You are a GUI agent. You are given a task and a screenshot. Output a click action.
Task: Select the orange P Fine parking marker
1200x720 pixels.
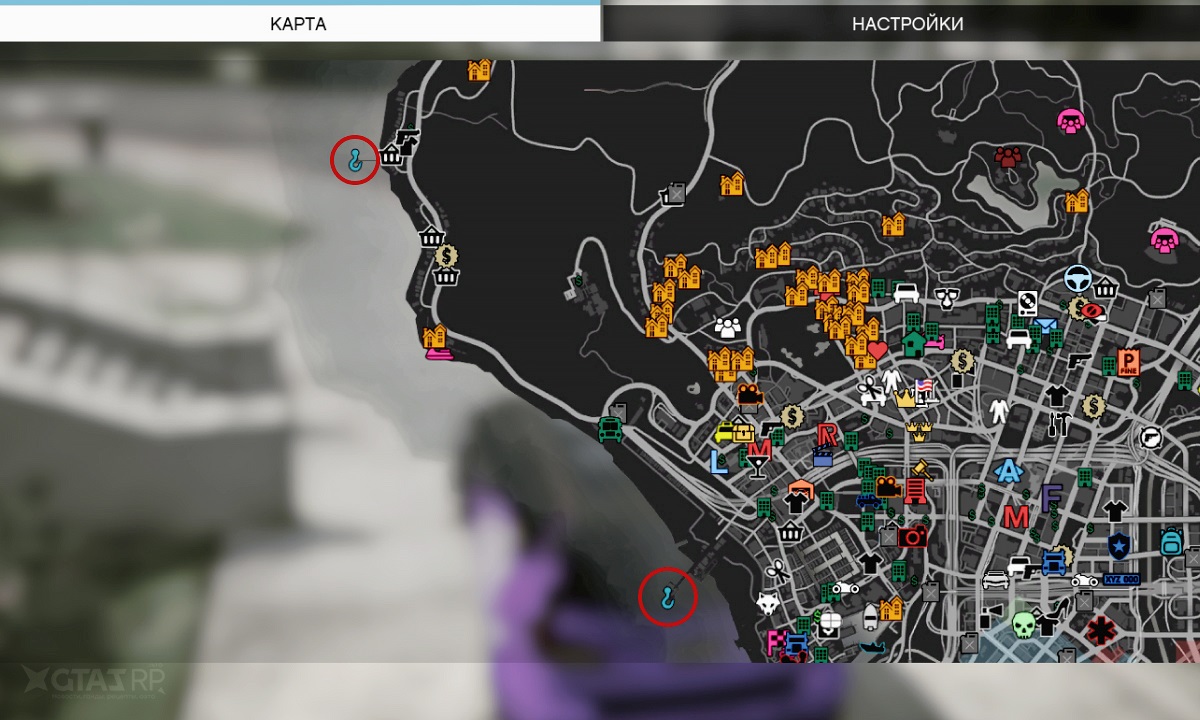pos(1129,362)
